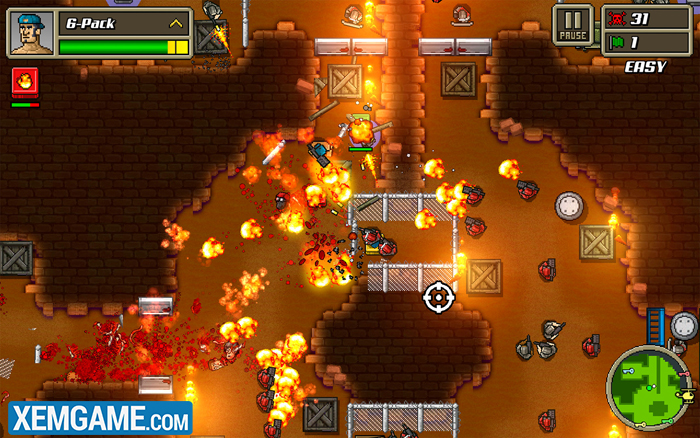The width and height of the screenshot is (700, 438).
Task: Activate the red fire ability icon
Action: (24, 82)
